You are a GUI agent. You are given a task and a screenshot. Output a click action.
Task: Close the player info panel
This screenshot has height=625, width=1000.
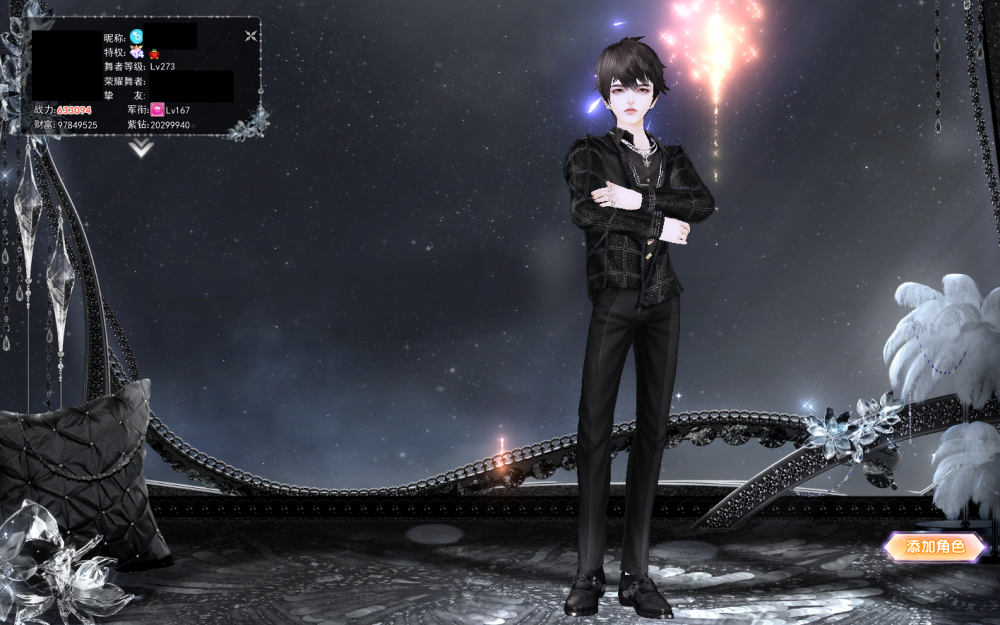coord(251,36)
